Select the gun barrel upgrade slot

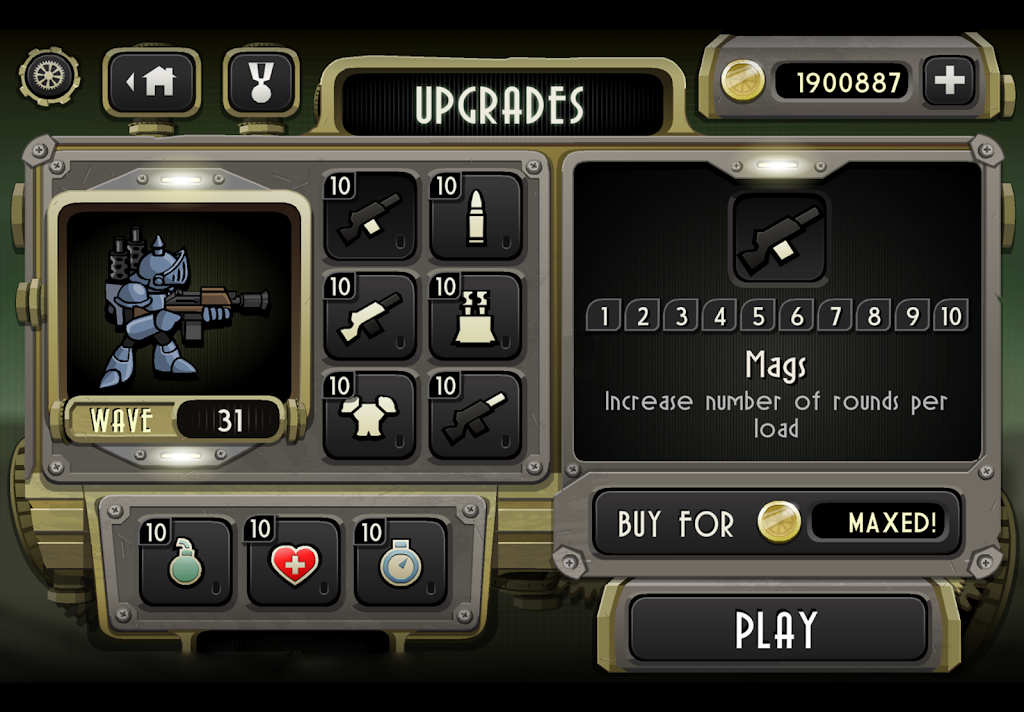click(x=476, y=416)
